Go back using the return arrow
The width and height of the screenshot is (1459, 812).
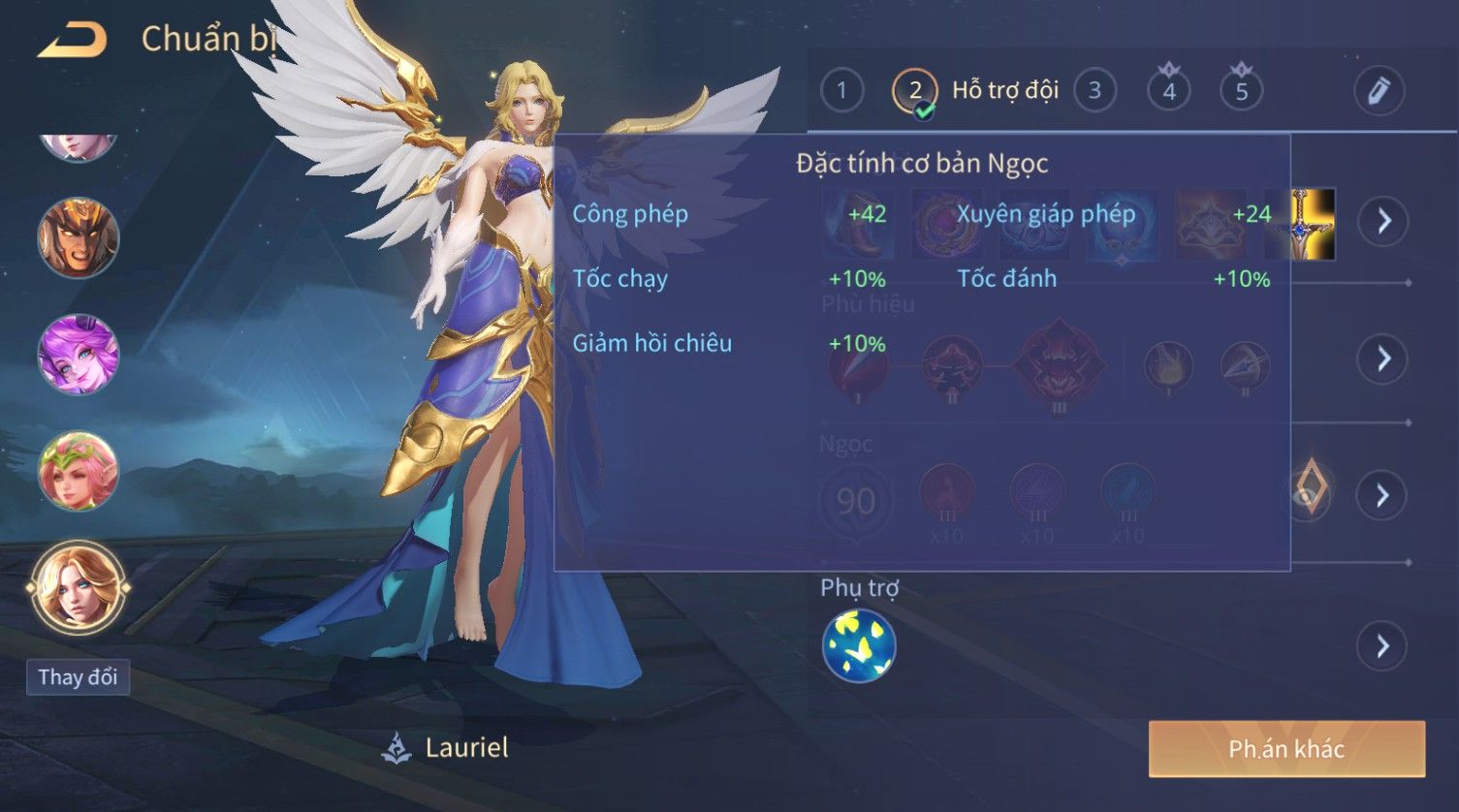73,41
